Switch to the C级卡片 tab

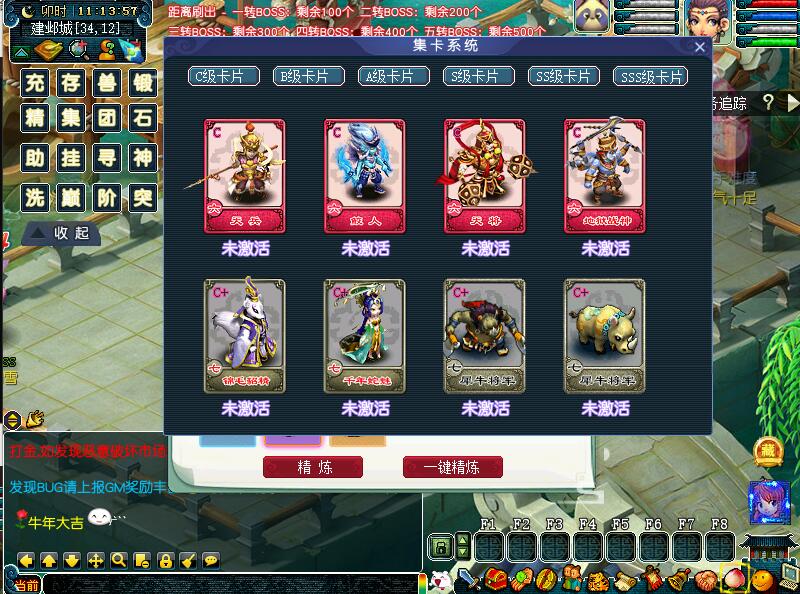(x=224, y=76)
